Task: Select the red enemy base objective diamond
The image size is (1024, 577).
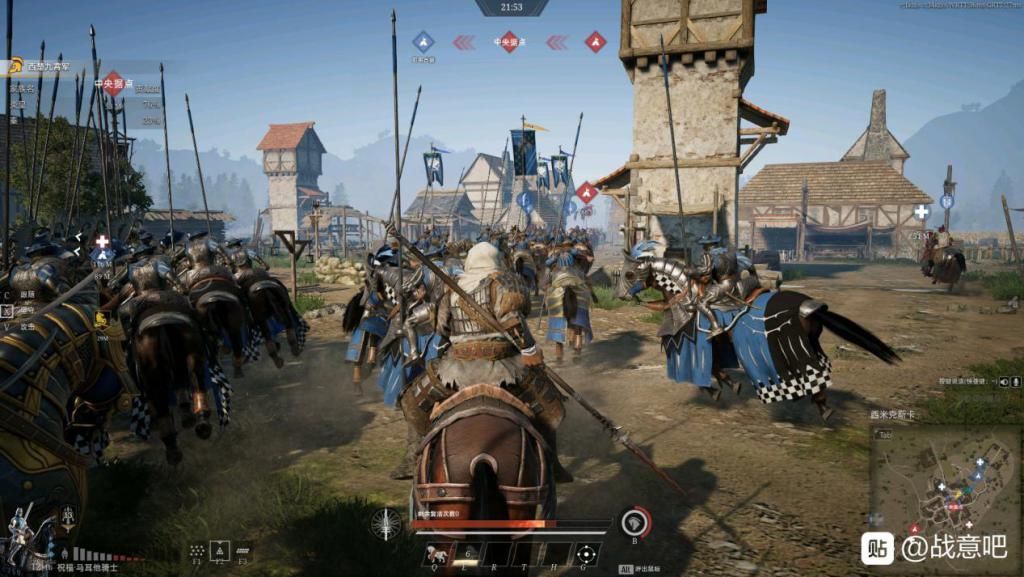Action: coord(595,41)
